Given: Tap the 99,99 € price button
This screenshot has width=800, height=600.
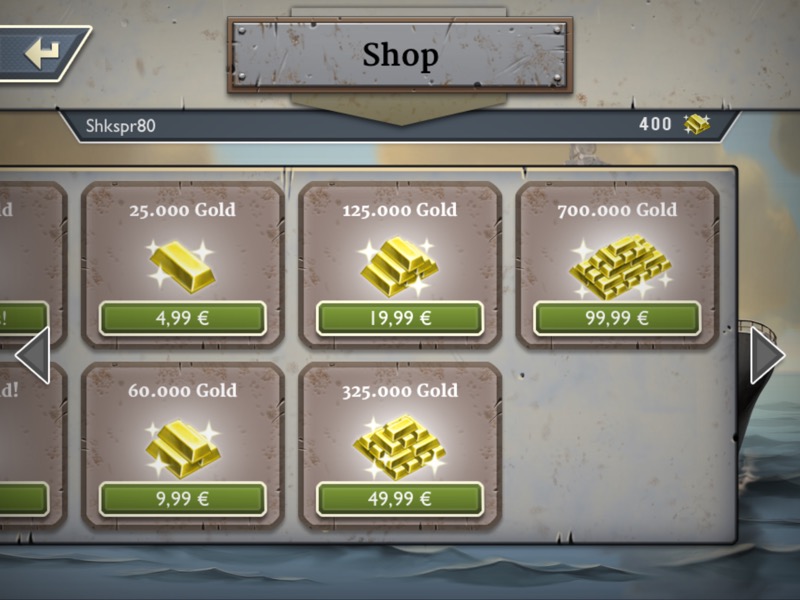Looking at the screenshot, I should coord(617,319).
